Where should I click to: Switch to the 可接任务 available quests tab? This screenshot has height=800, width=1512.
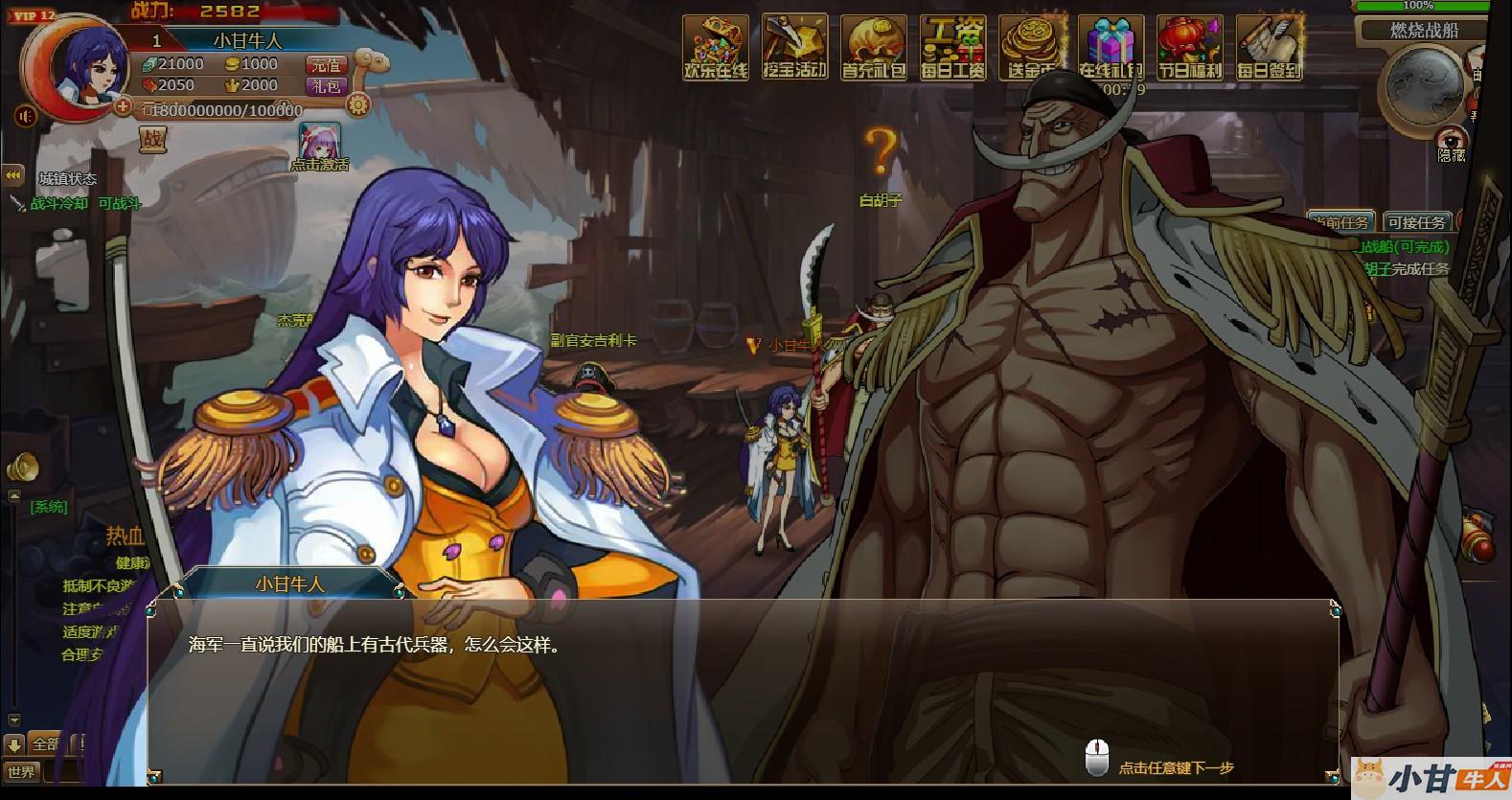pyautogui.click(x=1416, y=222)
